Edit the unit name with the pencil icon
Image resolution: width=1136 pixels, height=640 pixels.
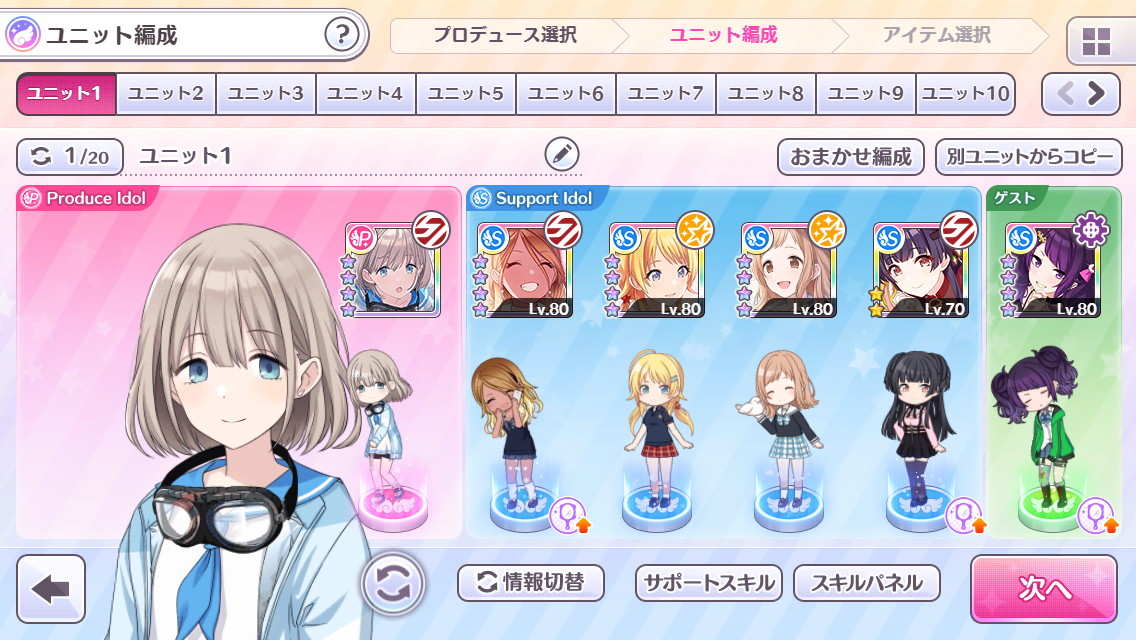coord(562,155)
